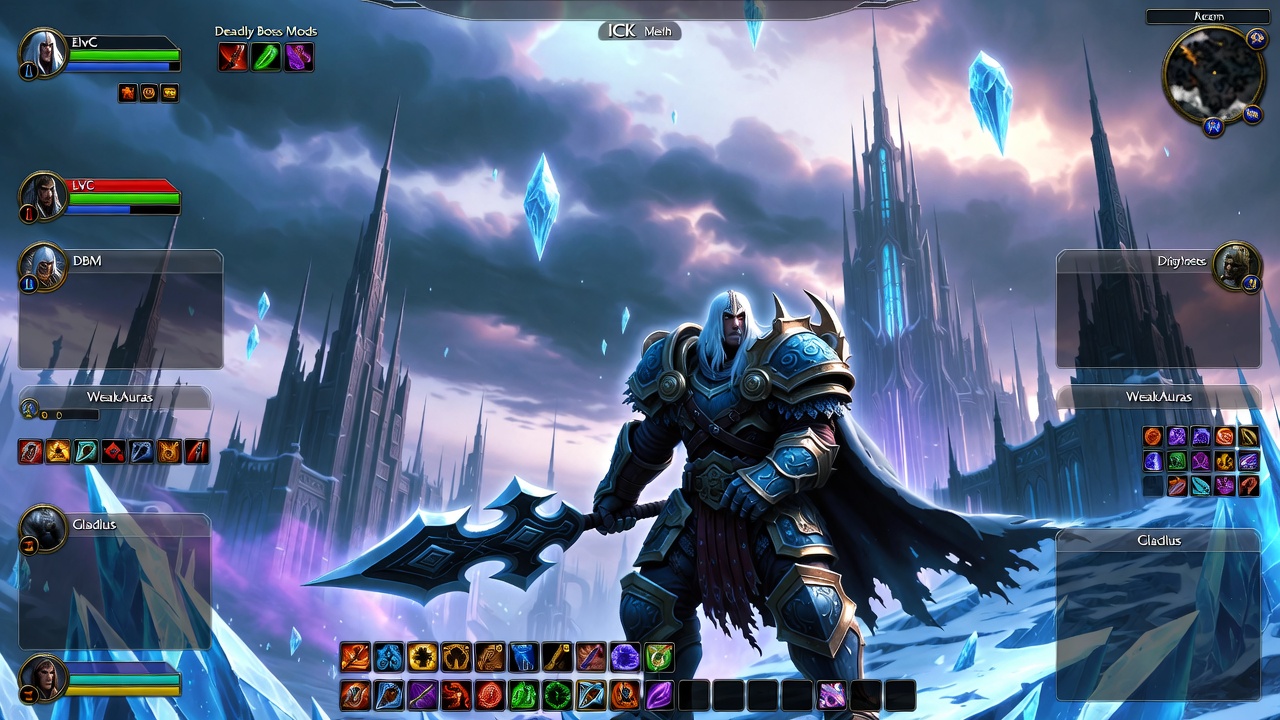Click the purple Deadly Boss Mods icon
The height and width of the screenshot is (720, 1280).
299,57
